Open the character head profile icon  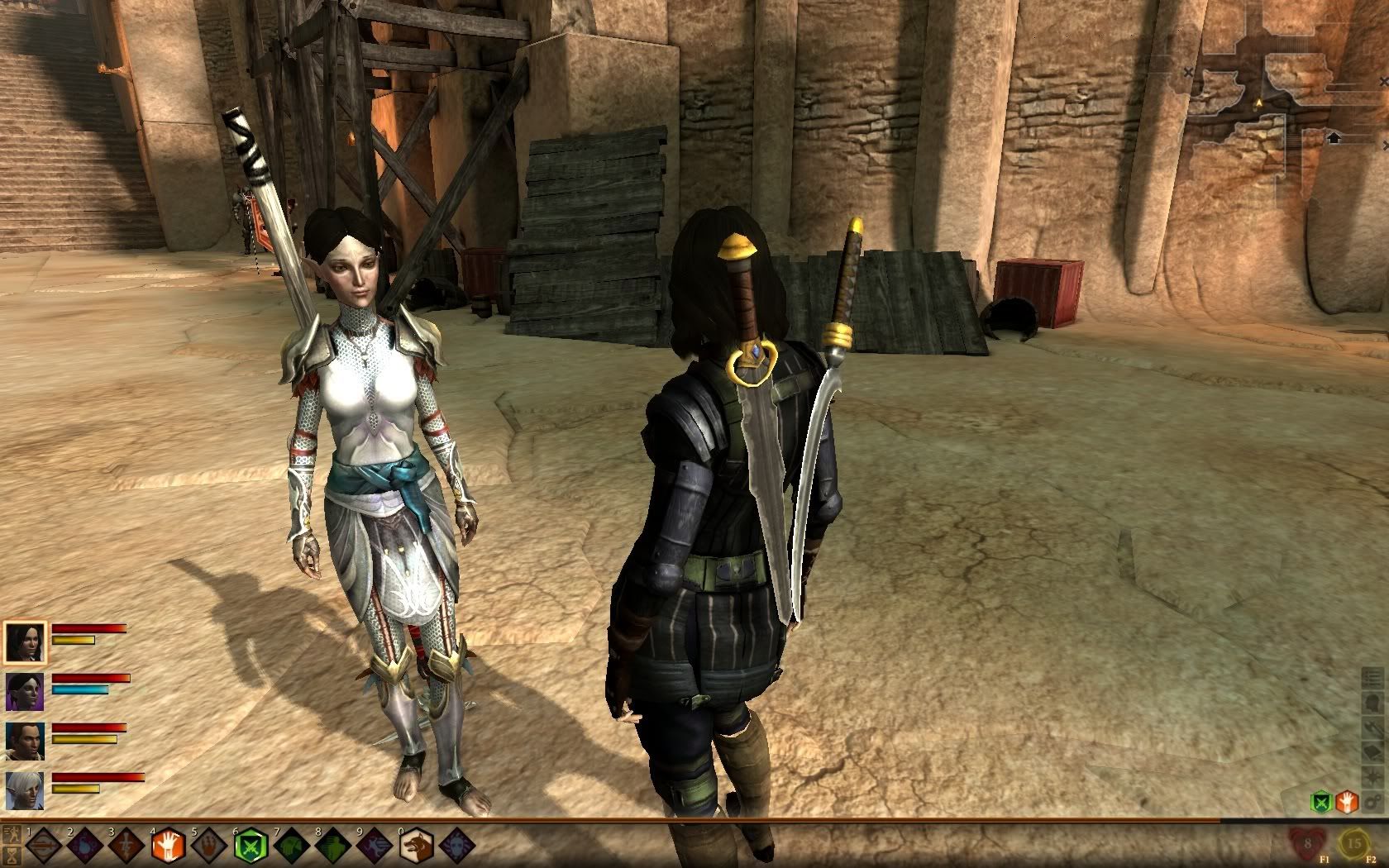pos(1372,703)
